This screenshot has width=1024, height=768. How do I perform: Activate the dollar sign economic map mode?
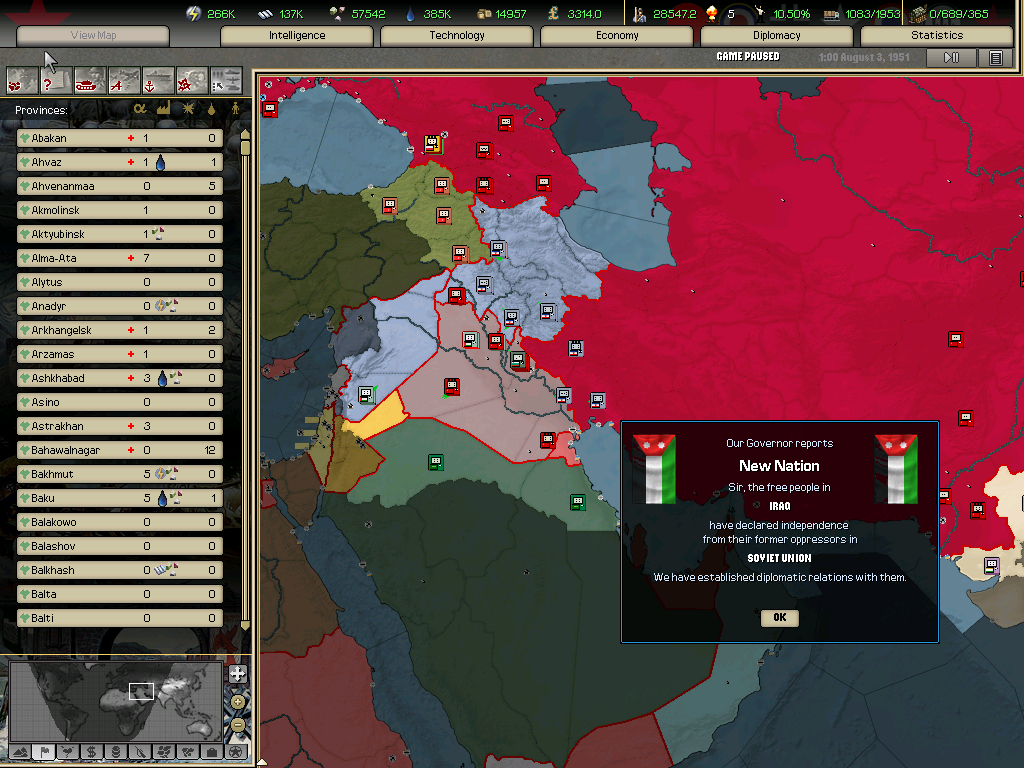click(x=91, y=751)
